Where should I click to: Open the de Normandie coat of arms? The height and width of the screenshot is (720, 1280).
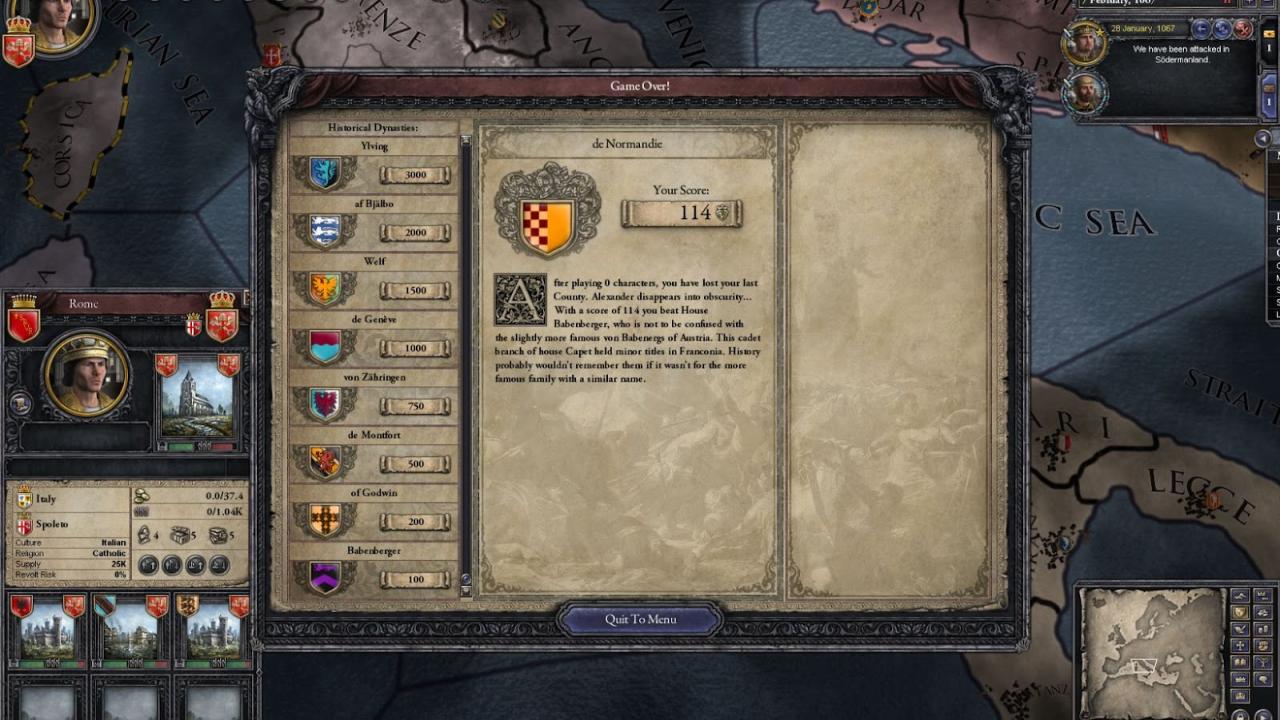[547, 213]
